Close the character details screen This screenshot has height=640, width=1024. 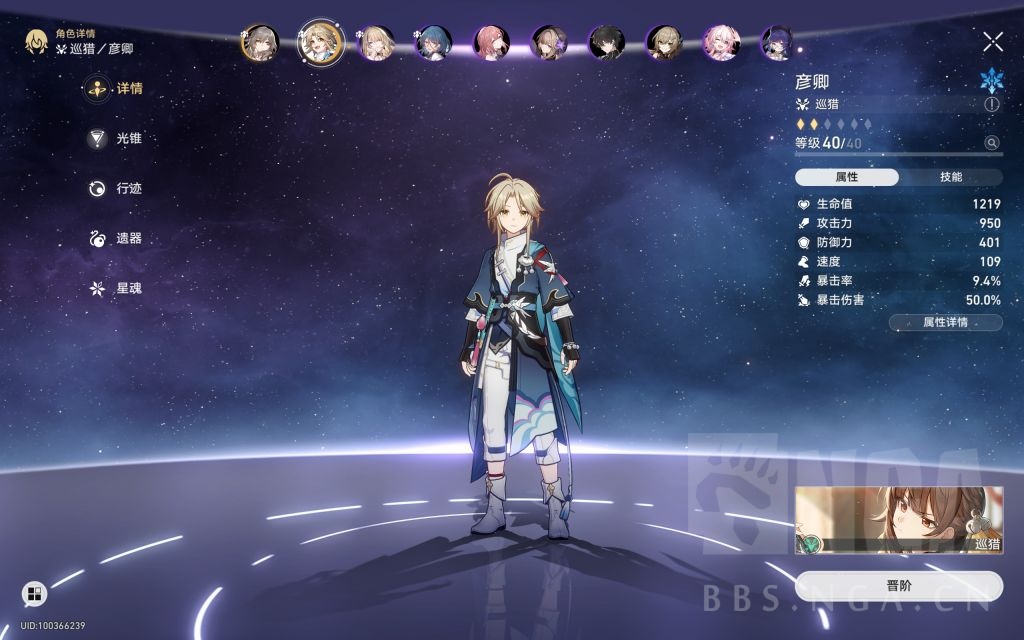992,41
